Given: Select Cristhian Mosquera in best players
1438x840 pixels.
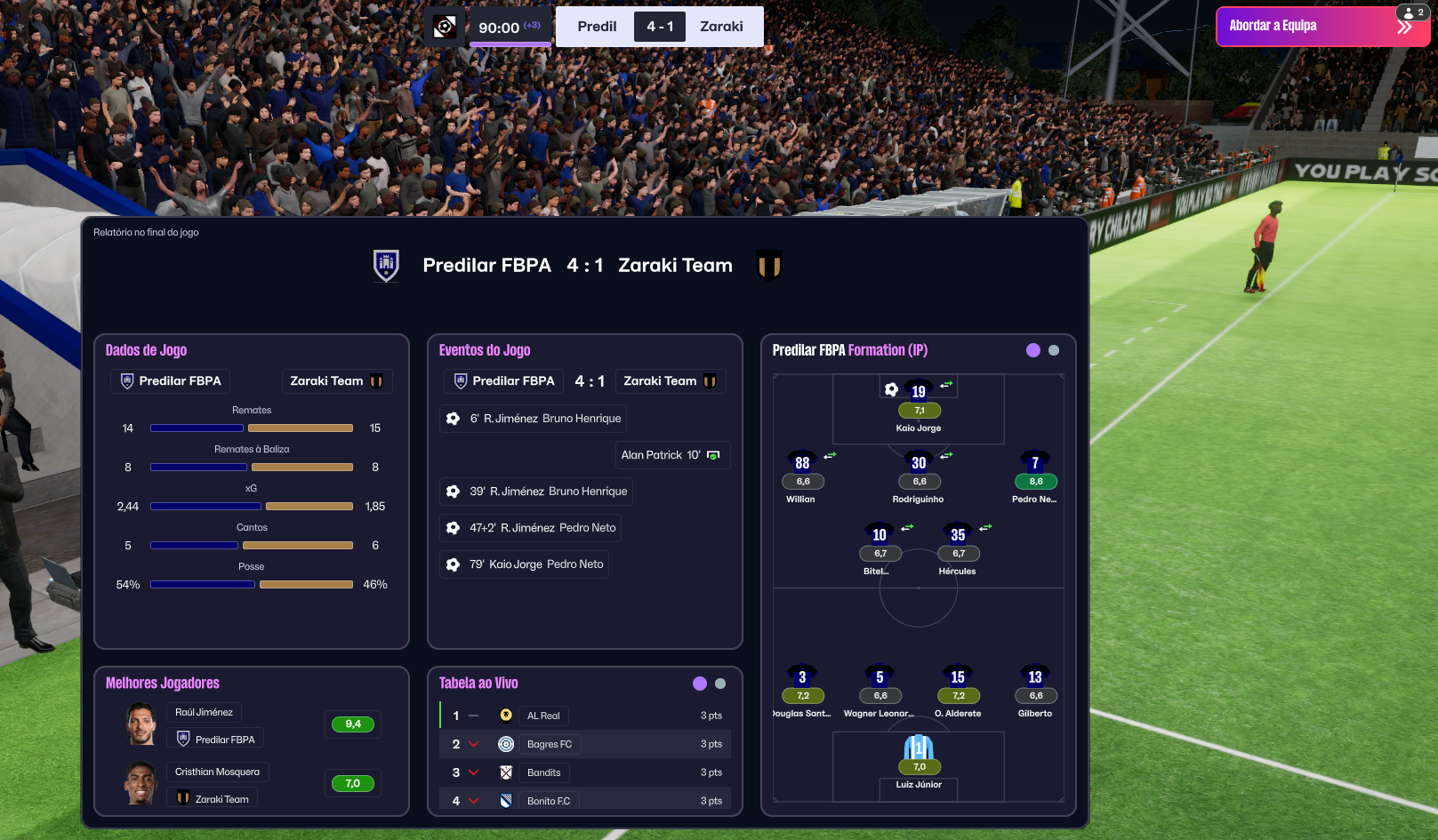Looking at the screenshot, I should (217, 772).
